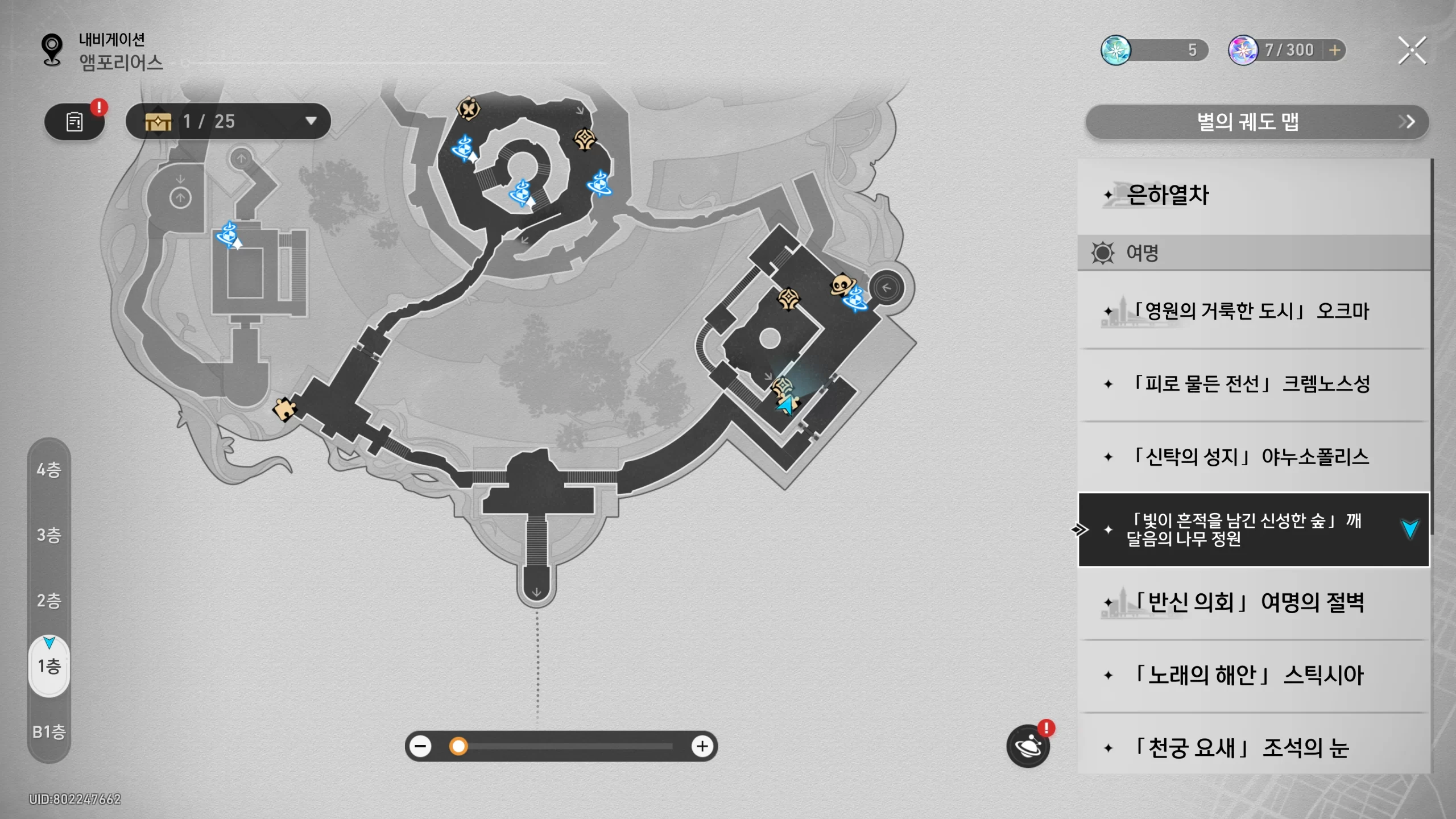Switch to floor 2층

pos(49,601)
